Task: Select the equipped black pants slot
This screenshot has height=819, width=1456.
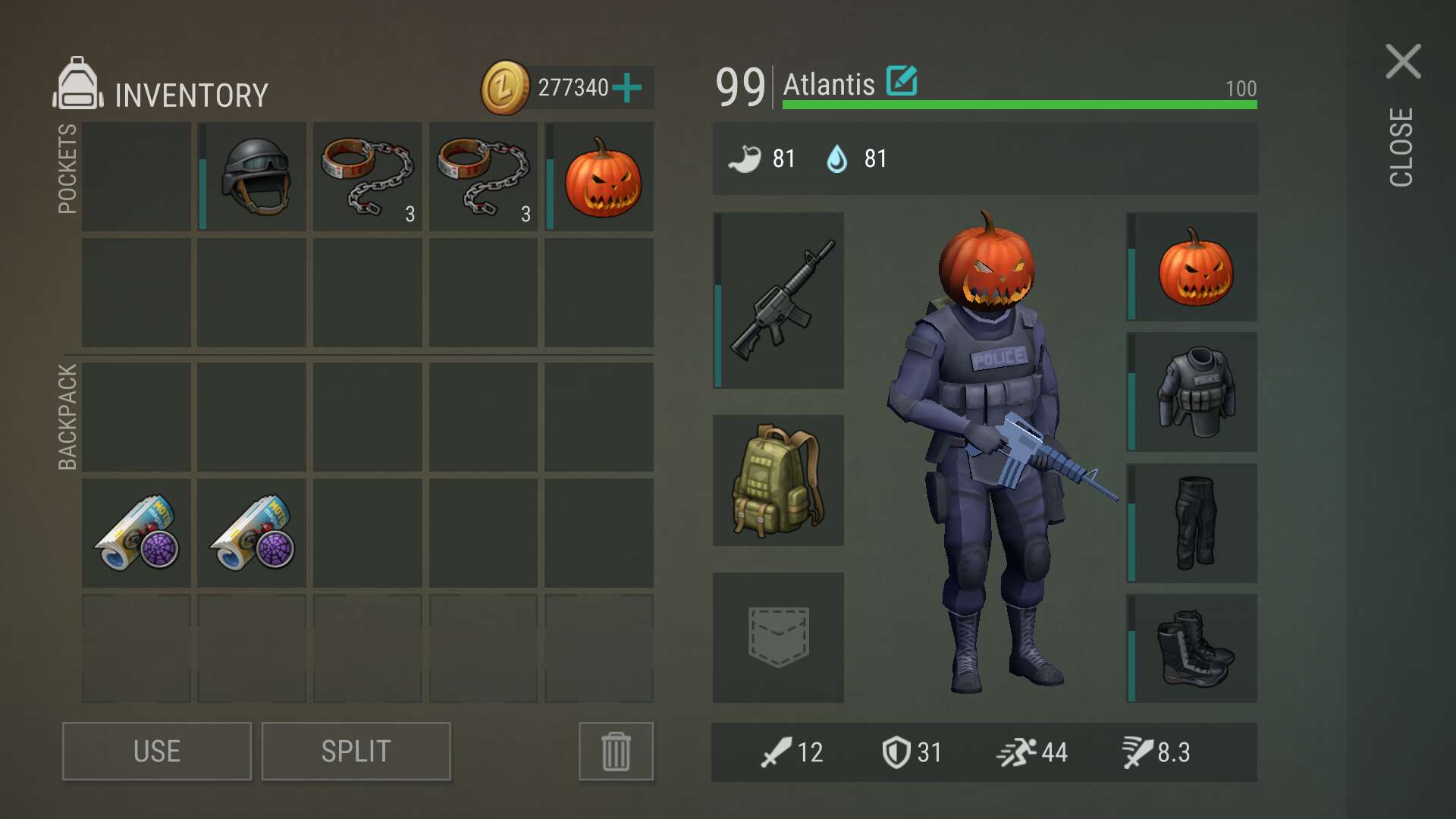Action: coord(1194,522)
